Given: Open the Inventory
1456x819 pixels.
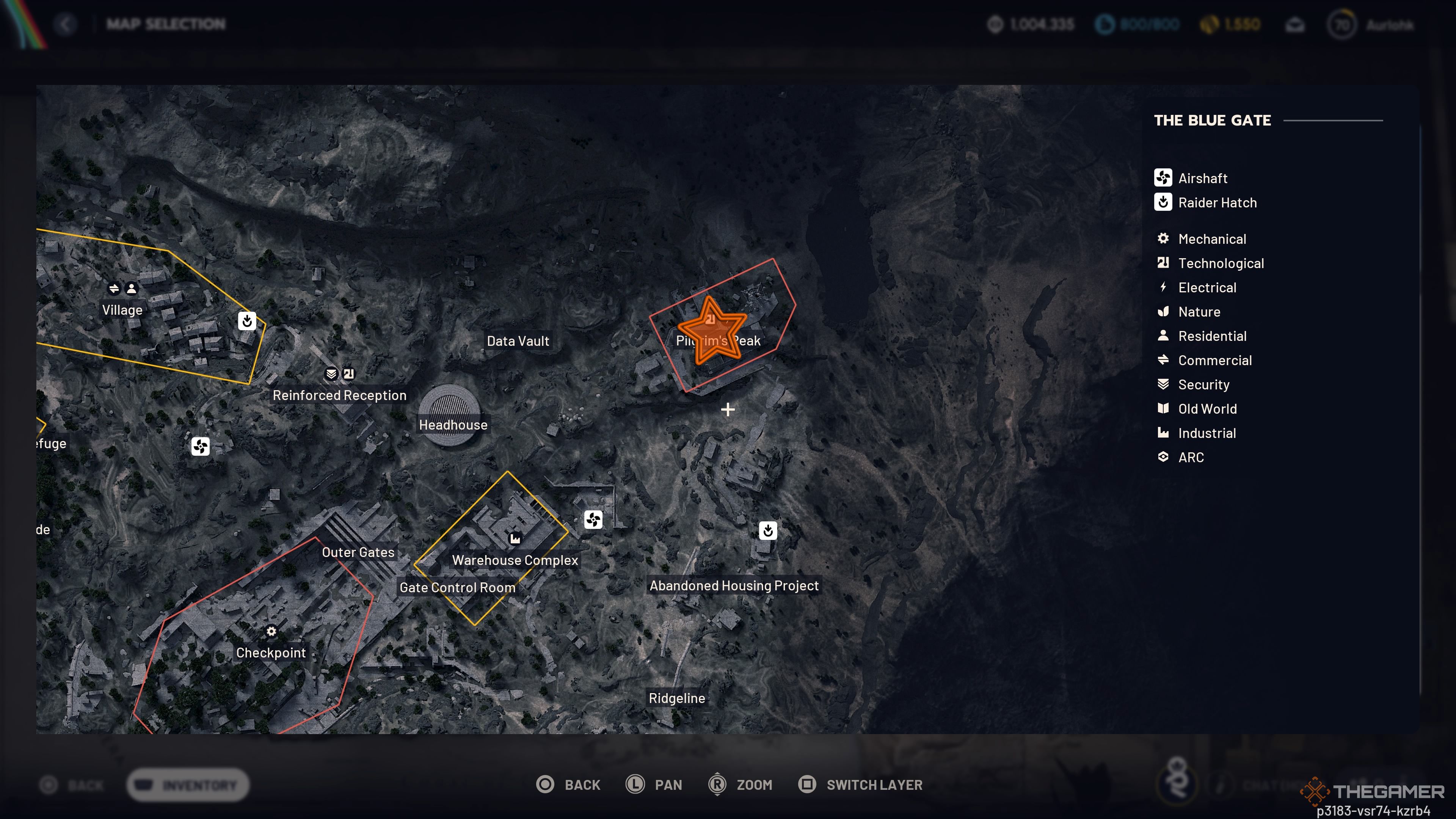Looking at the screenshot, I should point(188,784).
